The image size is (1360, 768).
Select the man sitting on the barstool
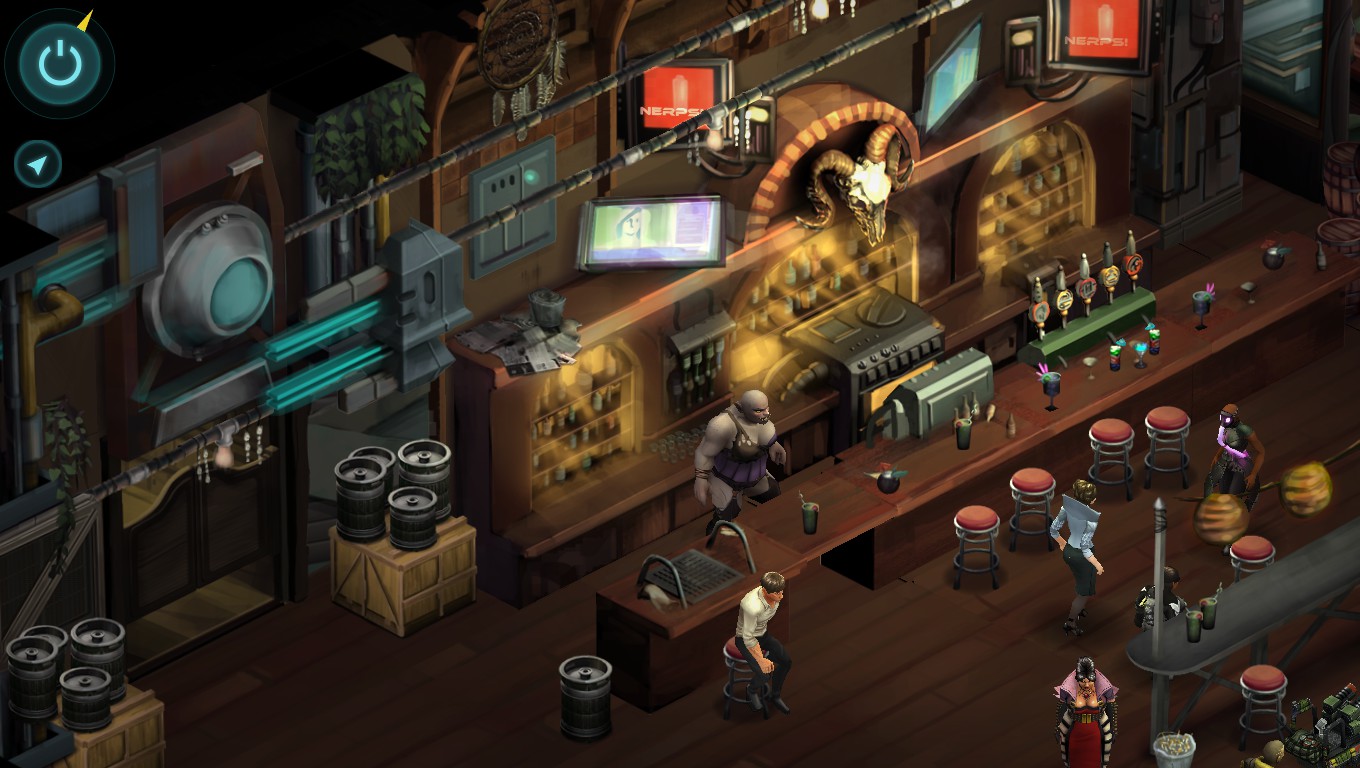[x=765, y=620]
